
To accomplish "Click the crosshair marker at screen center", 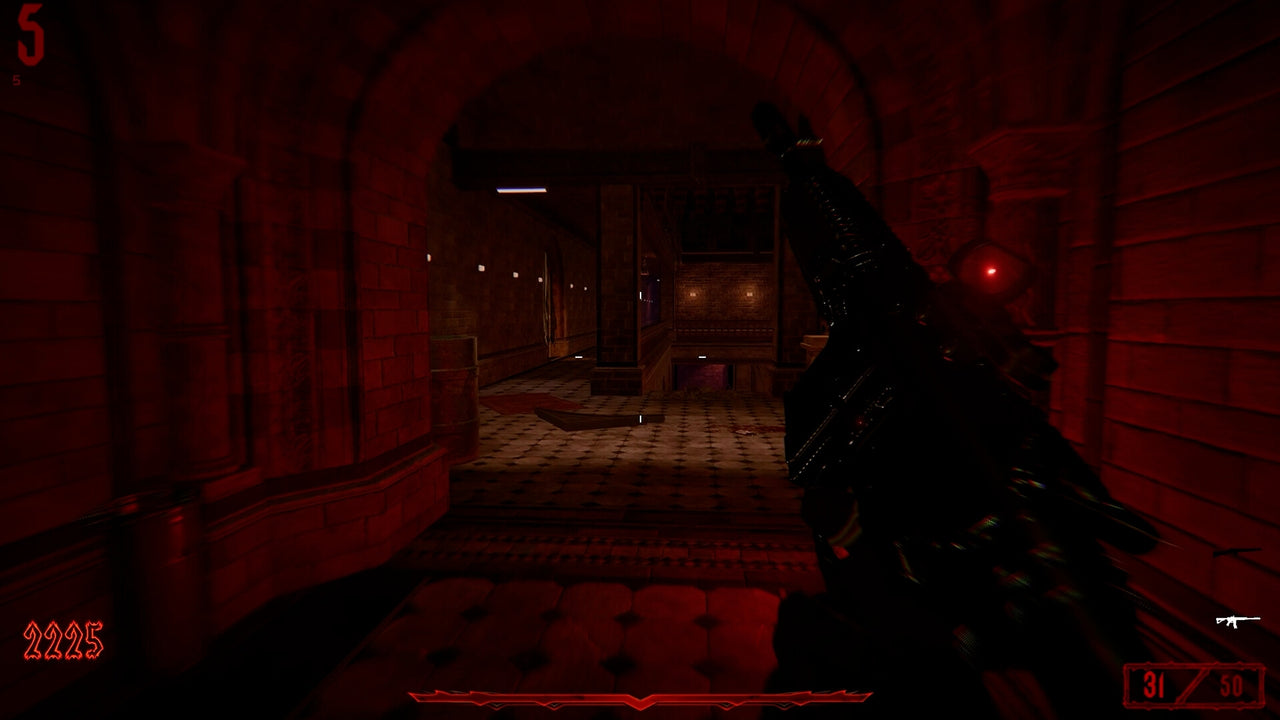I will click(x=640, y=418).
